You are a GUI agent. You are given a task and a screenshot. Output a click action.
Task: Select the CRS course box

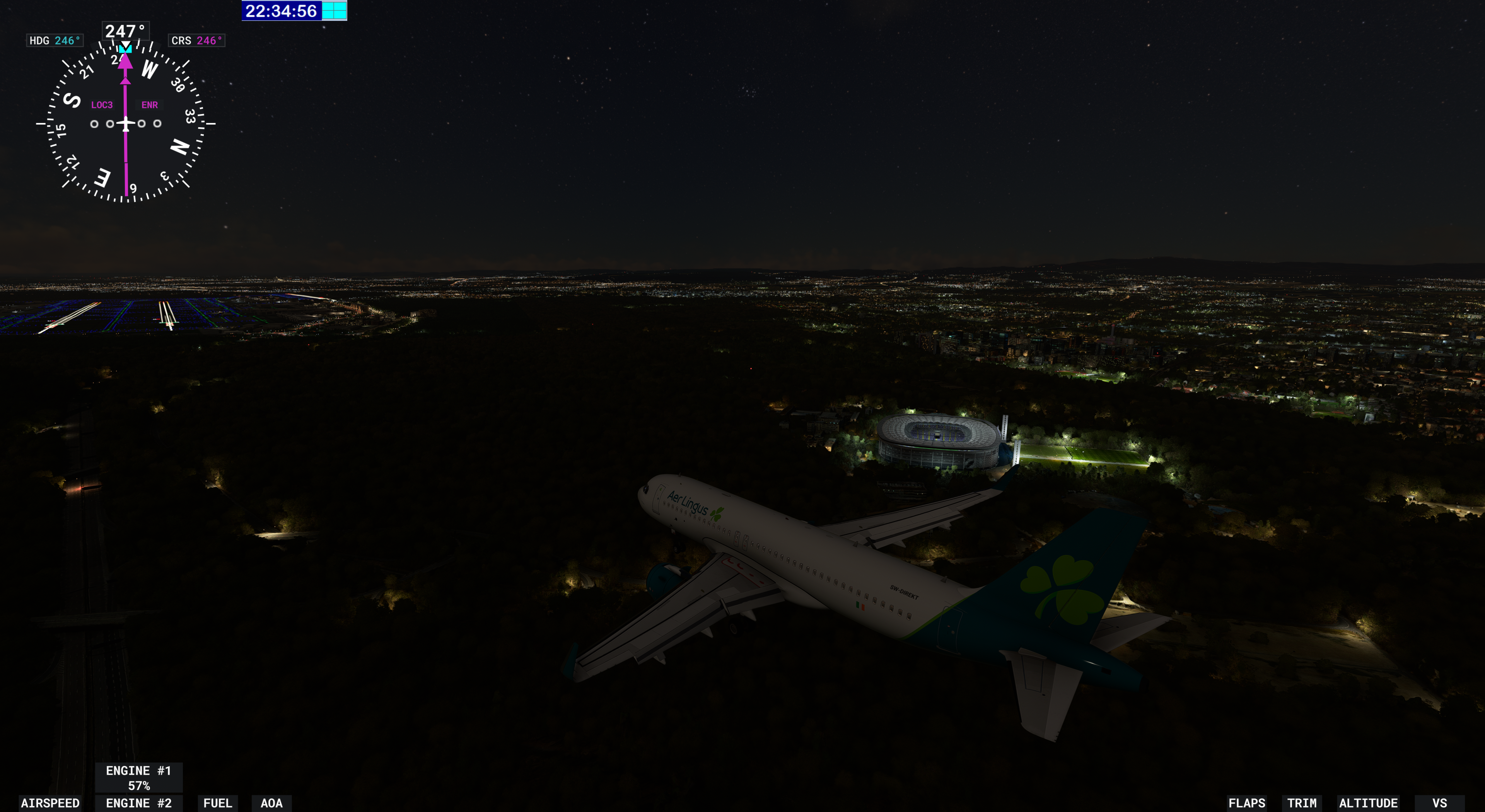point(196,40)
